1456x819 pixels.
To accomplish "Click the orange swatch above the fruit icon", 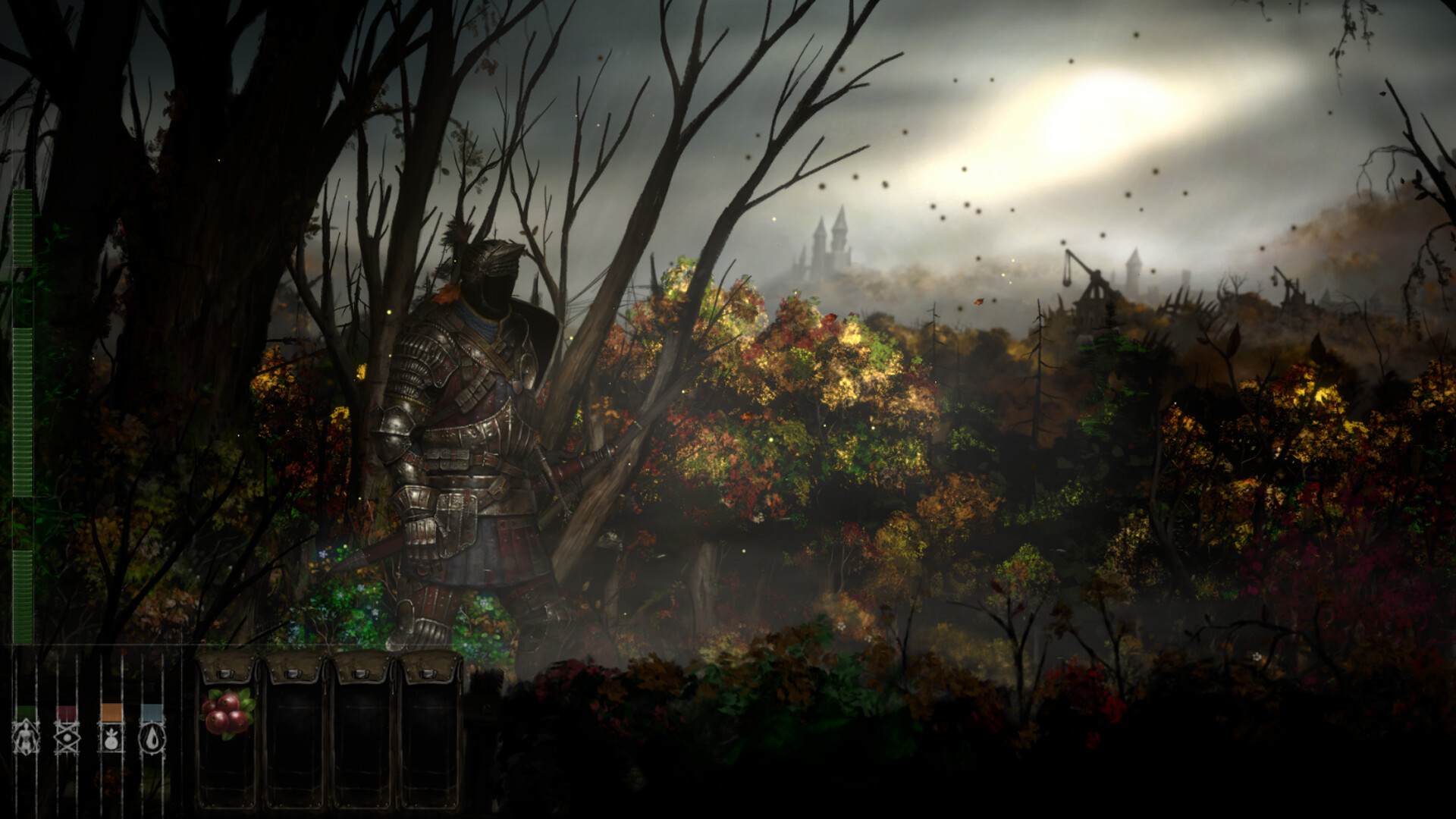I will tap(111, 713).
